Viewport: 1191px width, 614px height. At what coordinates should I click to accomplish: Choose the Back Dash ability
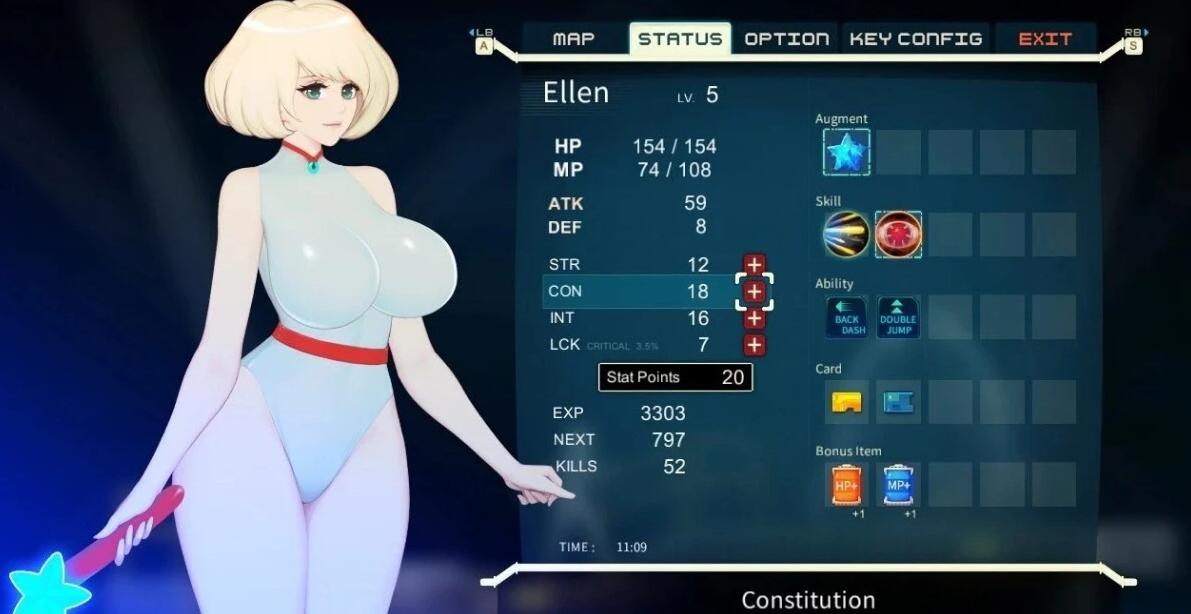tap(846, 318)
